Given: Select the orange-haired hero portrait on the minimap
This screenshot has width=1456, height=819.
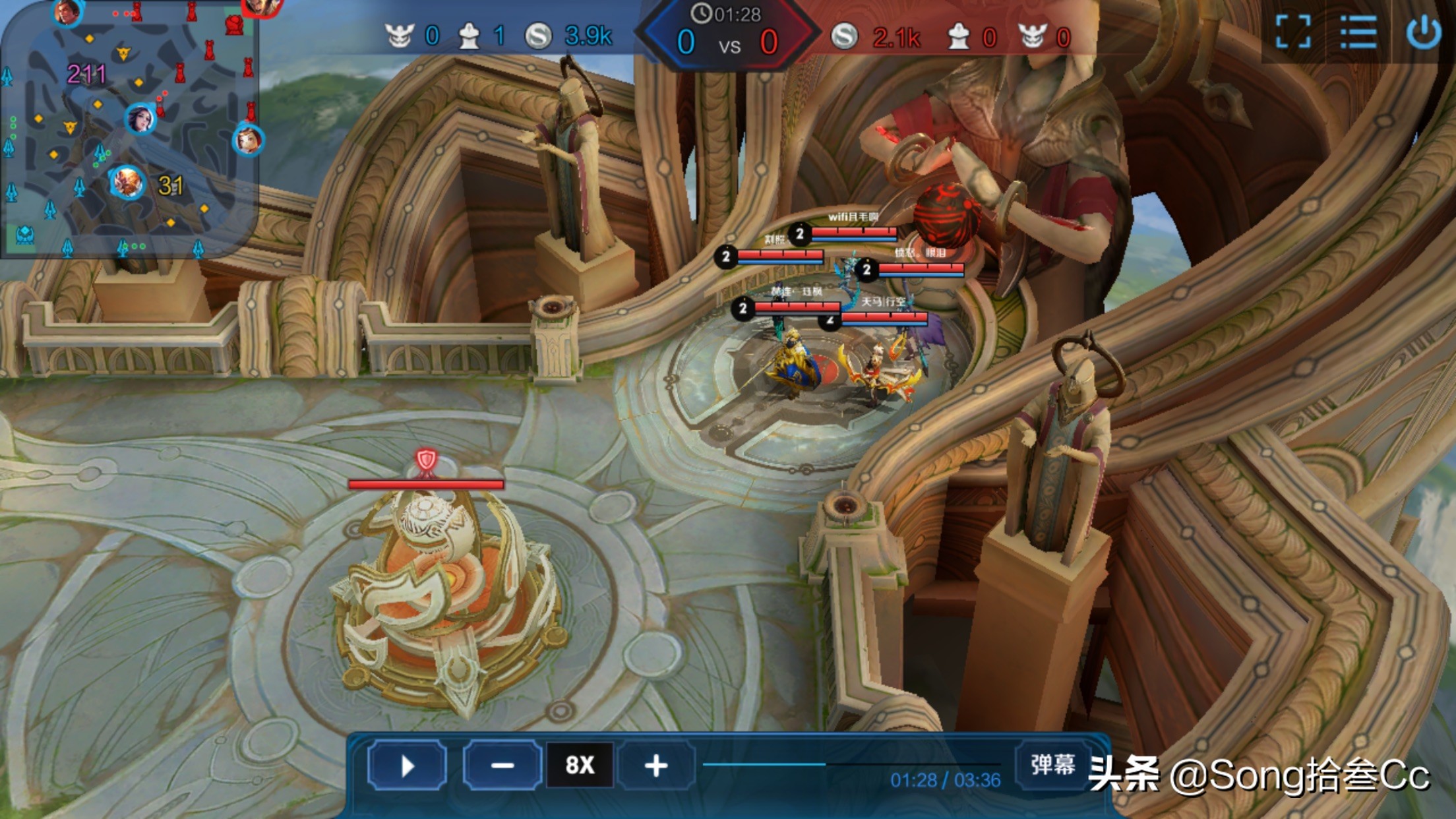Looking at the screenshot, I should (127, 183).
